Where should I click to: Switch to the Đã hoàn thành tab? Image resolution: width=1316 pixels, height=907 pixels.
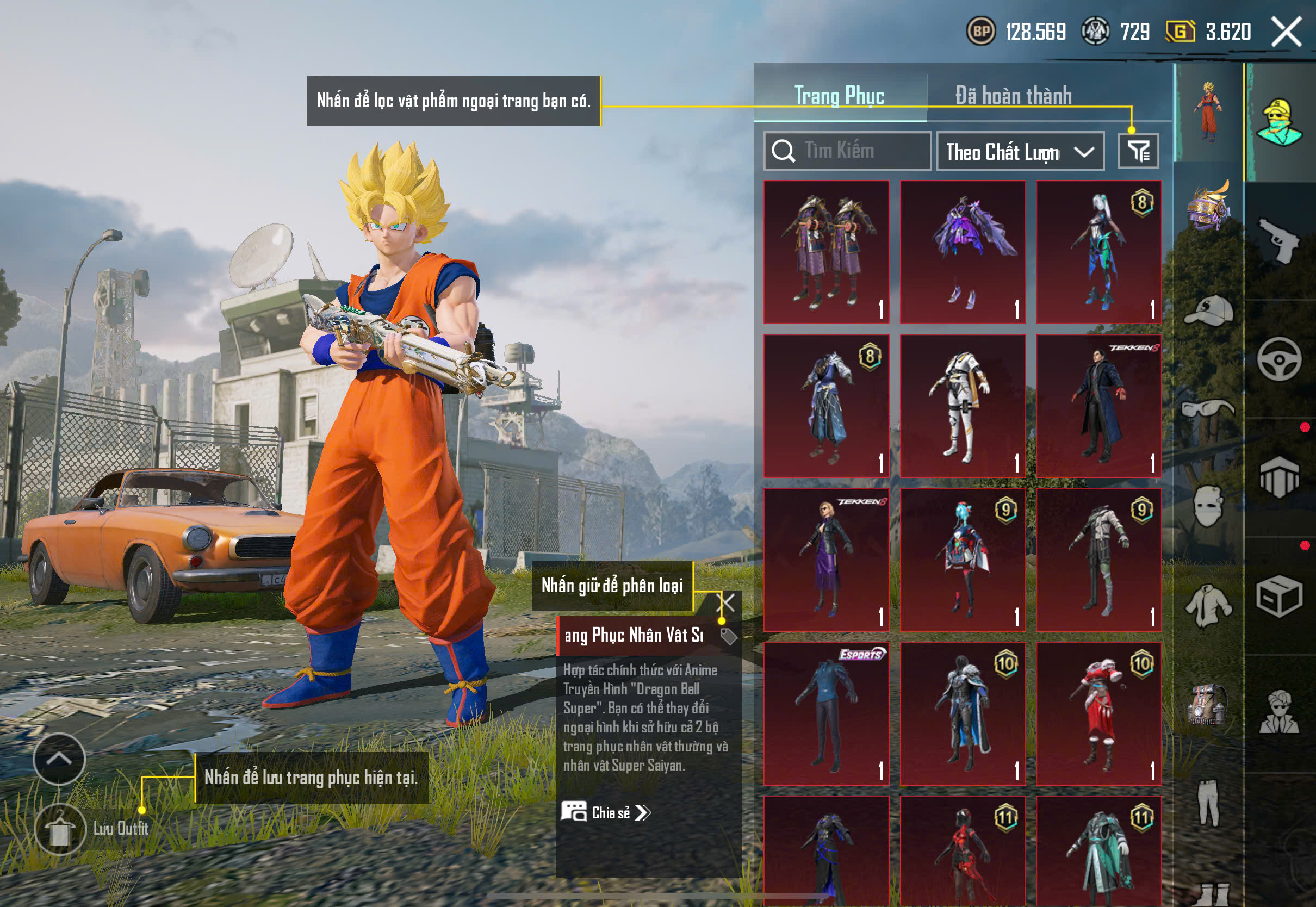(1013, 95)
